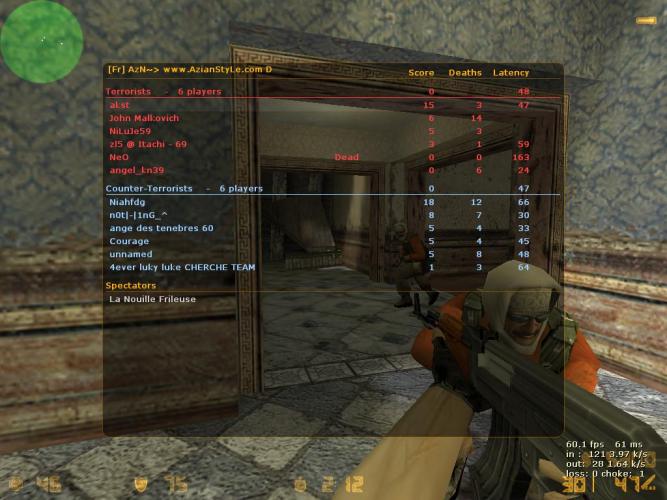Select the n0t|-|1nG_^ player row
The image size is (667, 500).
click(138, 215)
